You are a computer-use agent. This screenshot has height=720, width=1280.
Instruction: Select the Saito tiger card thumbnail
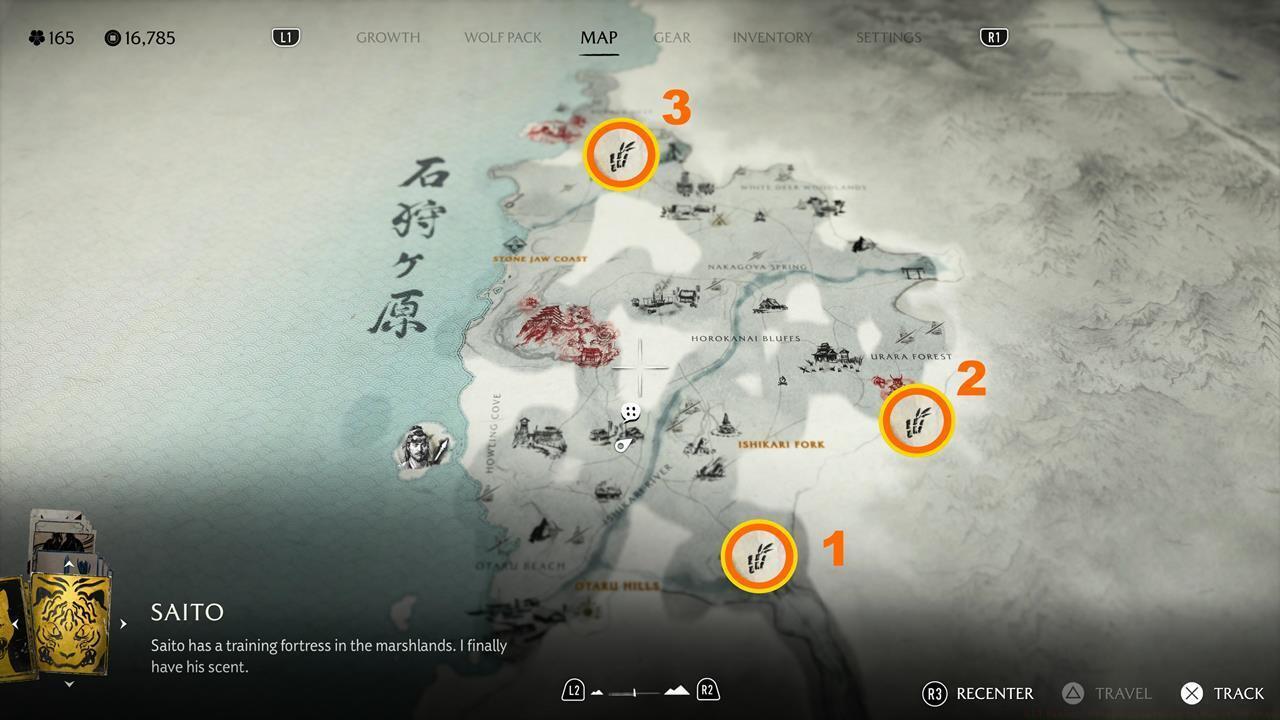pyautogui.click(x=68, y=625)
